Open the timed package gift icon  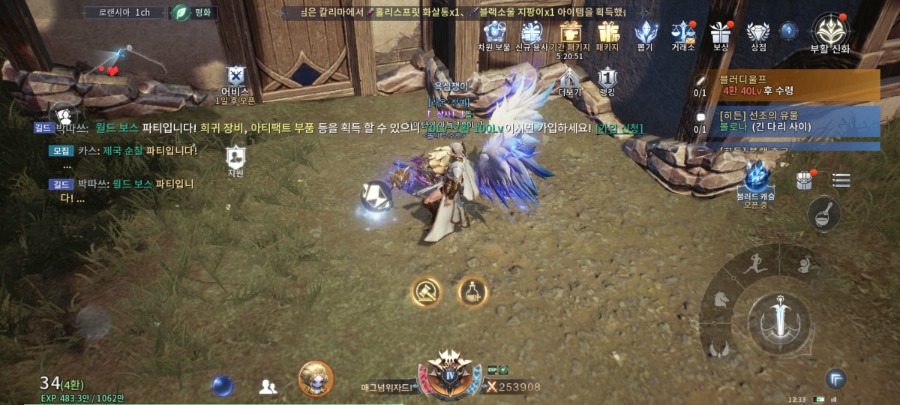[571, 33]
